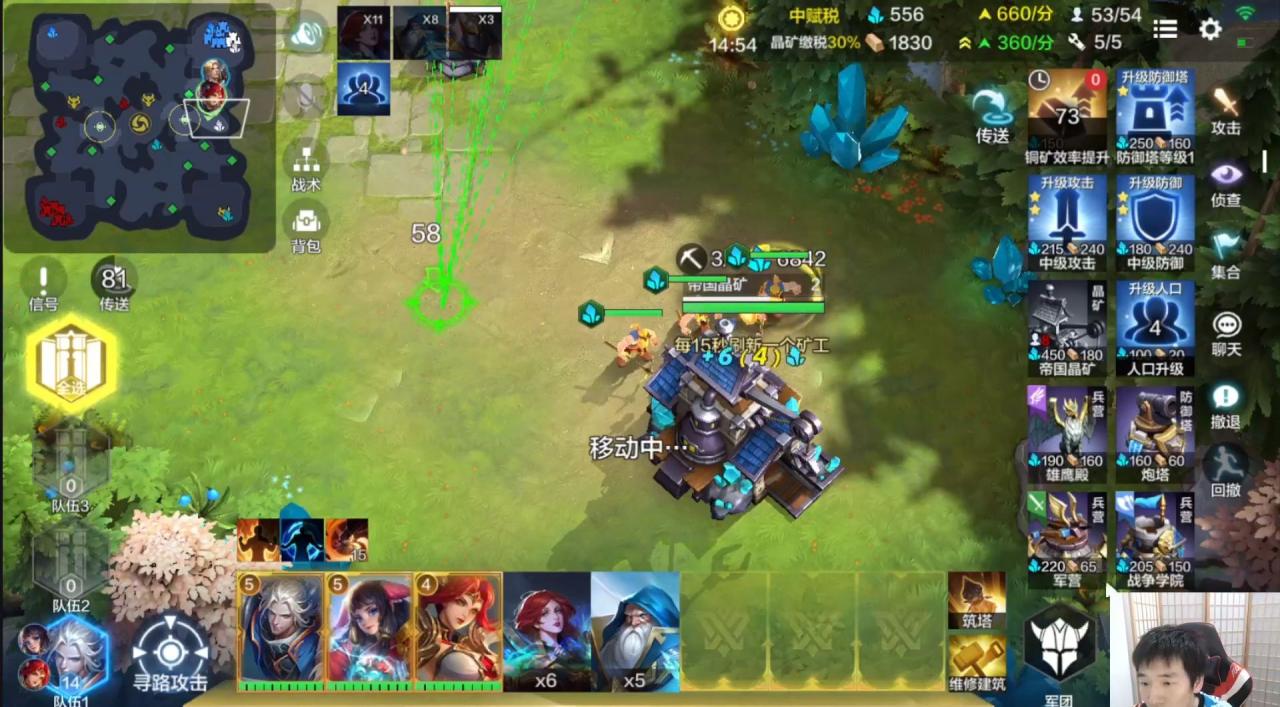Select the bearded wizard unit card x5

coord(635,630)
